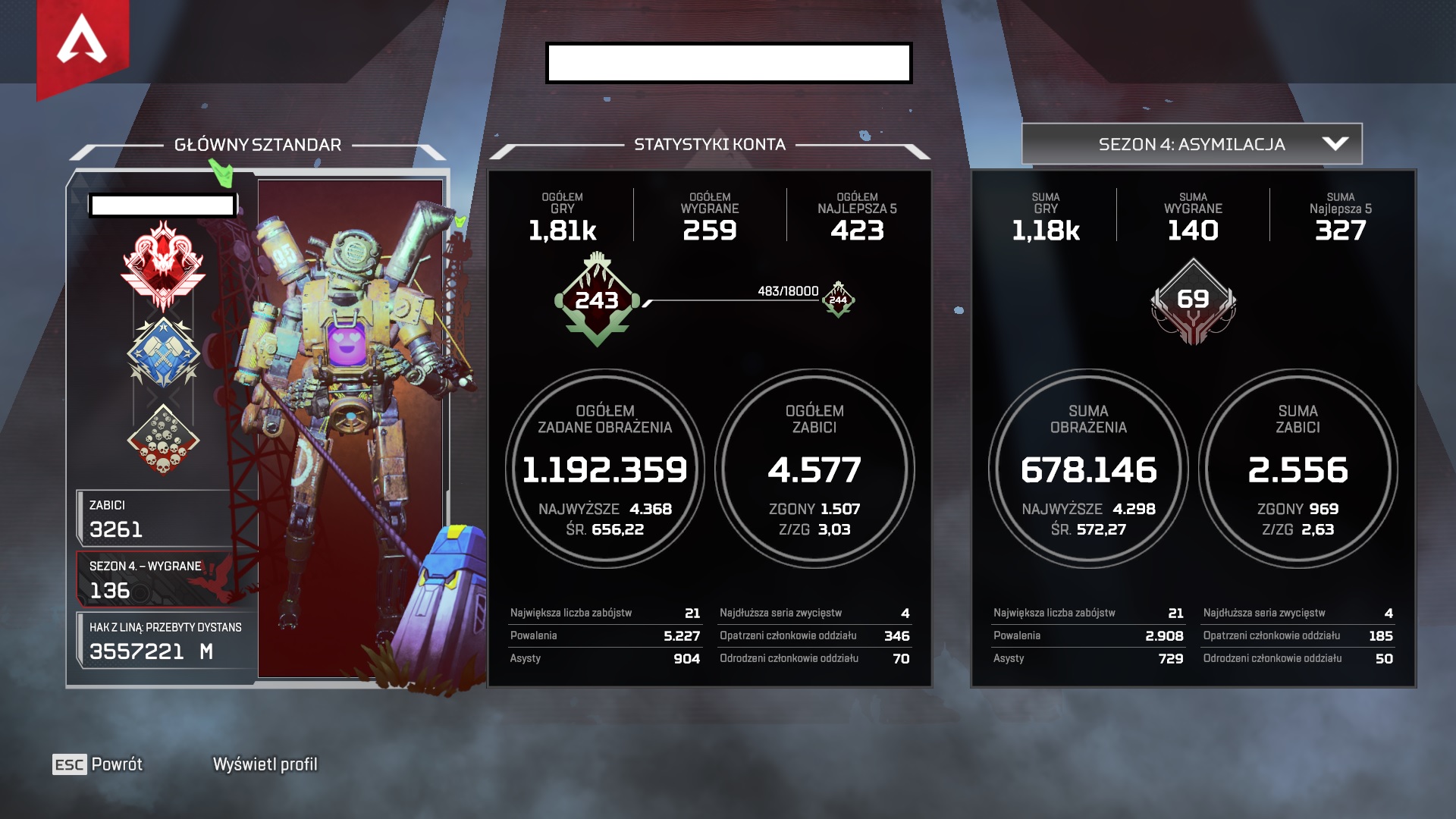
Task: Toggle the HAK Z LINĄ distance tracker
Action: [167, 639]
